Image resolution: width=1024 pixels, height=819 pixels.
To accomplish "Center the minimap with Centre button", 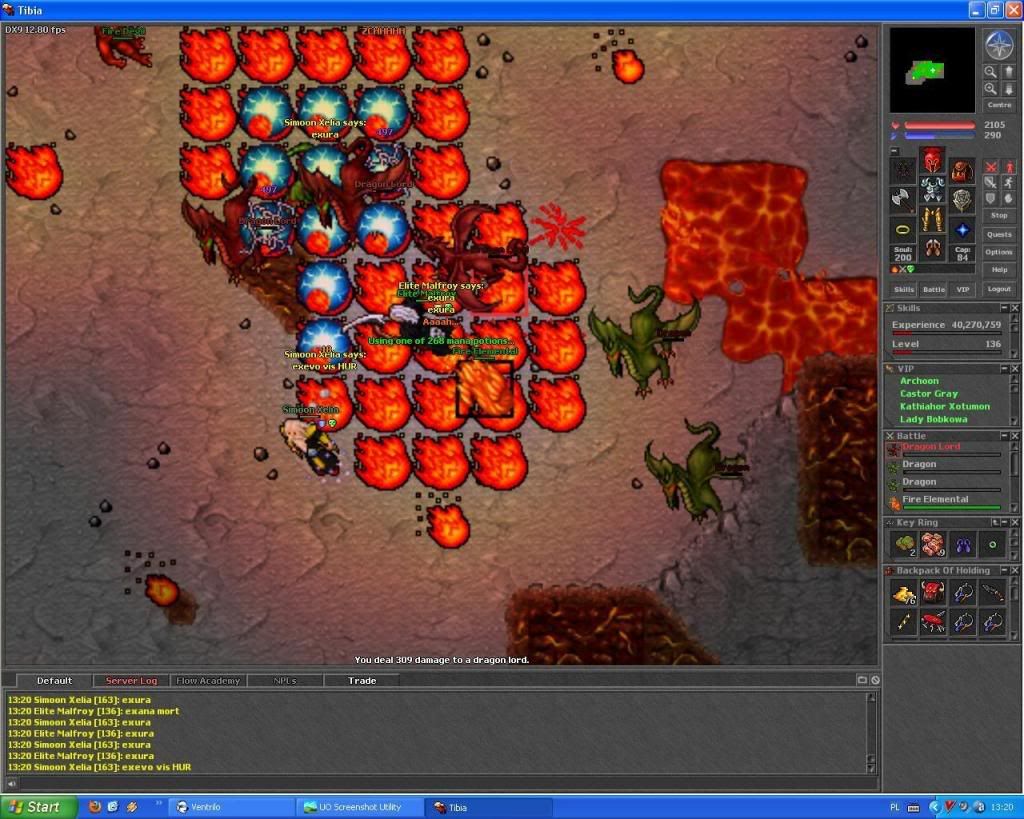I will pos(999,105).
